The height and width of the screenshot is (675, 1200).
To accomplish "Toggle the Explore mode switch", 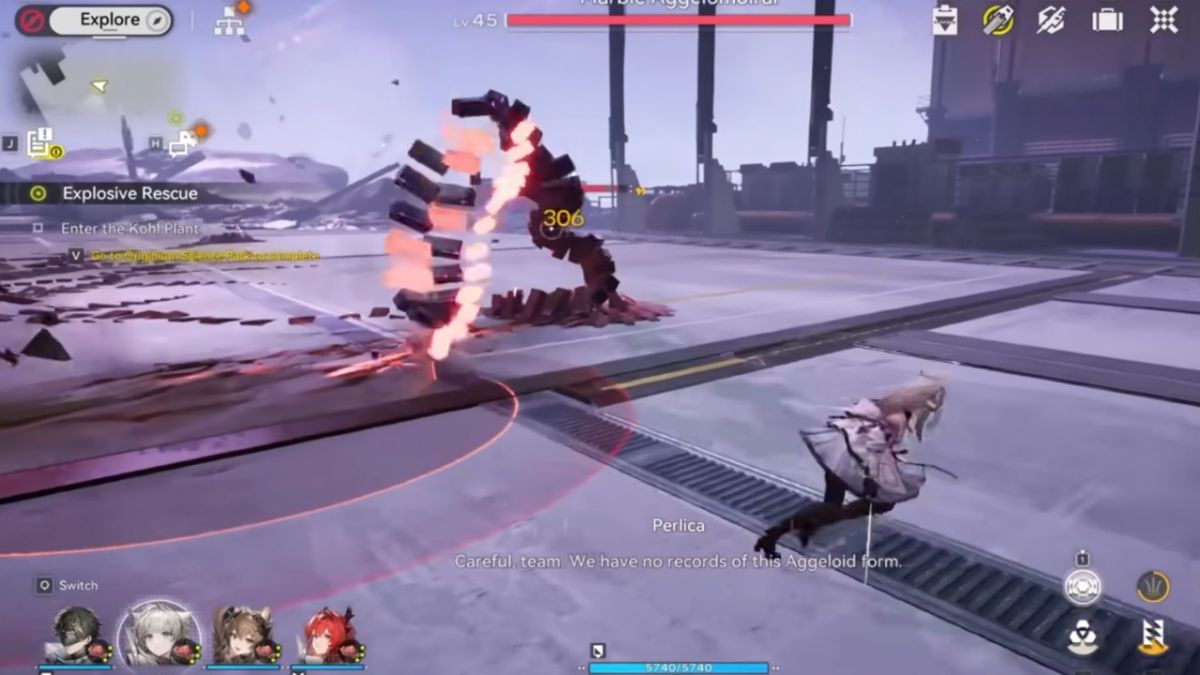I will click(x=110, y=20).
